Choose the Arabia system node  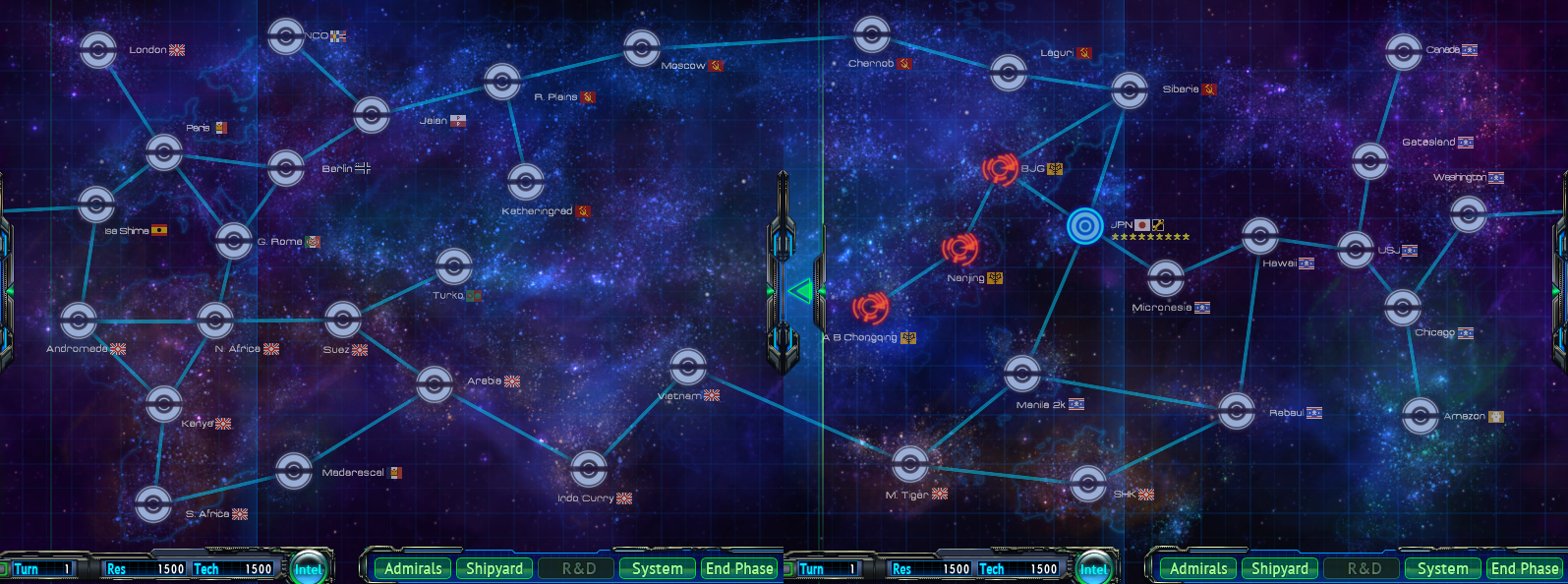click(x=435, y=383)
